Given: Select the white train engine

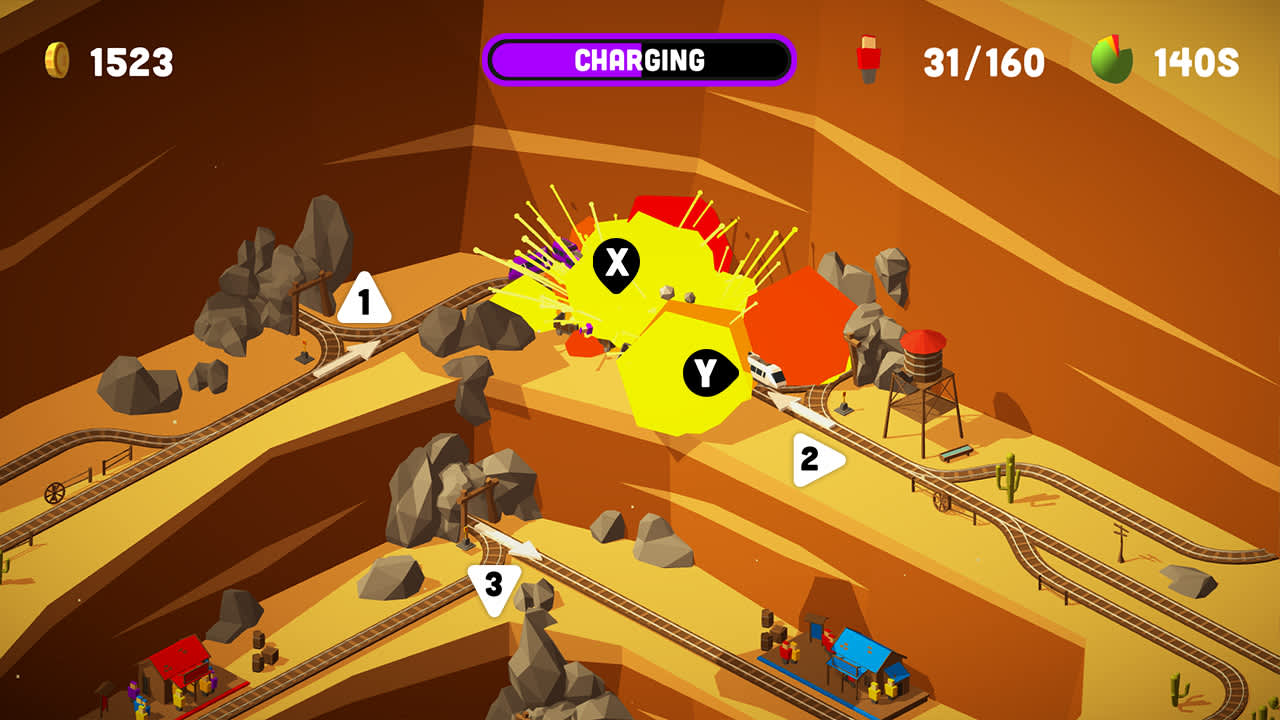Looking at the screenshot, I should [x=763, y=370].
